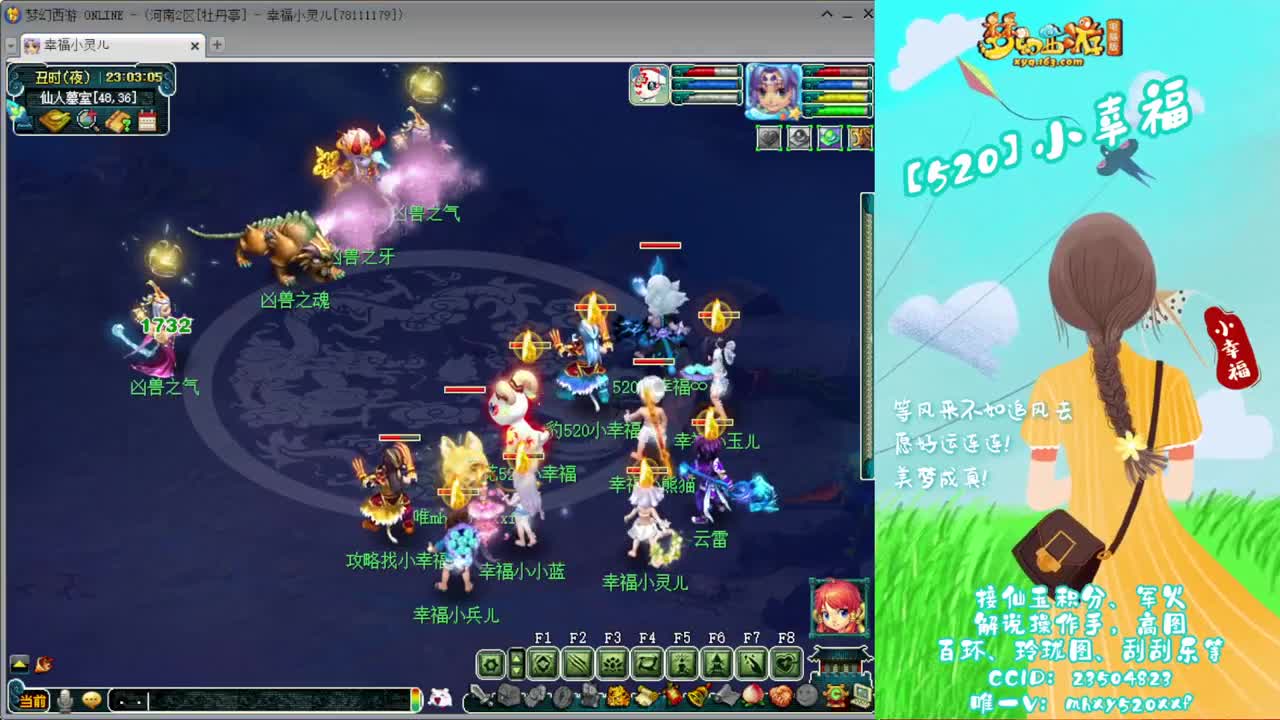
Task: Open the chat expression picker
Action: [x=91, y=702]
